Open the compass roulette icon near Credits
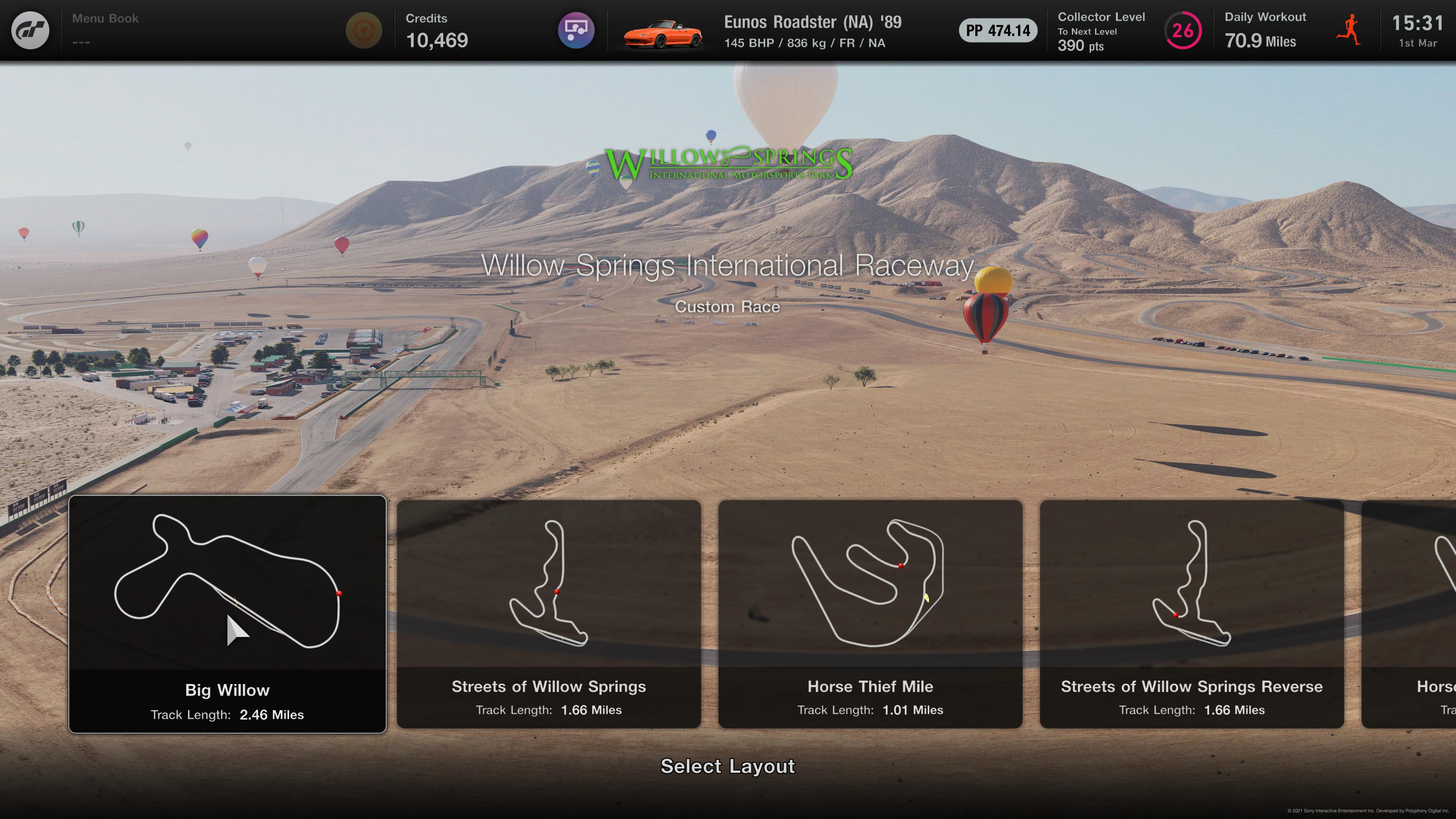The width and height of the screenshot is (1456, 819). pos(364,30)
